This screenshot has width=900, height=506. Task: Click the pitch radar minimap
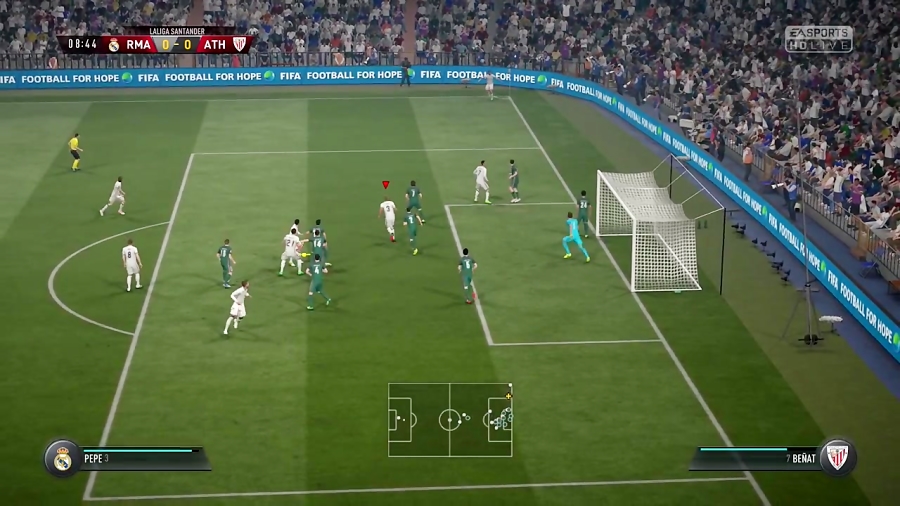(x=450, y=420)
